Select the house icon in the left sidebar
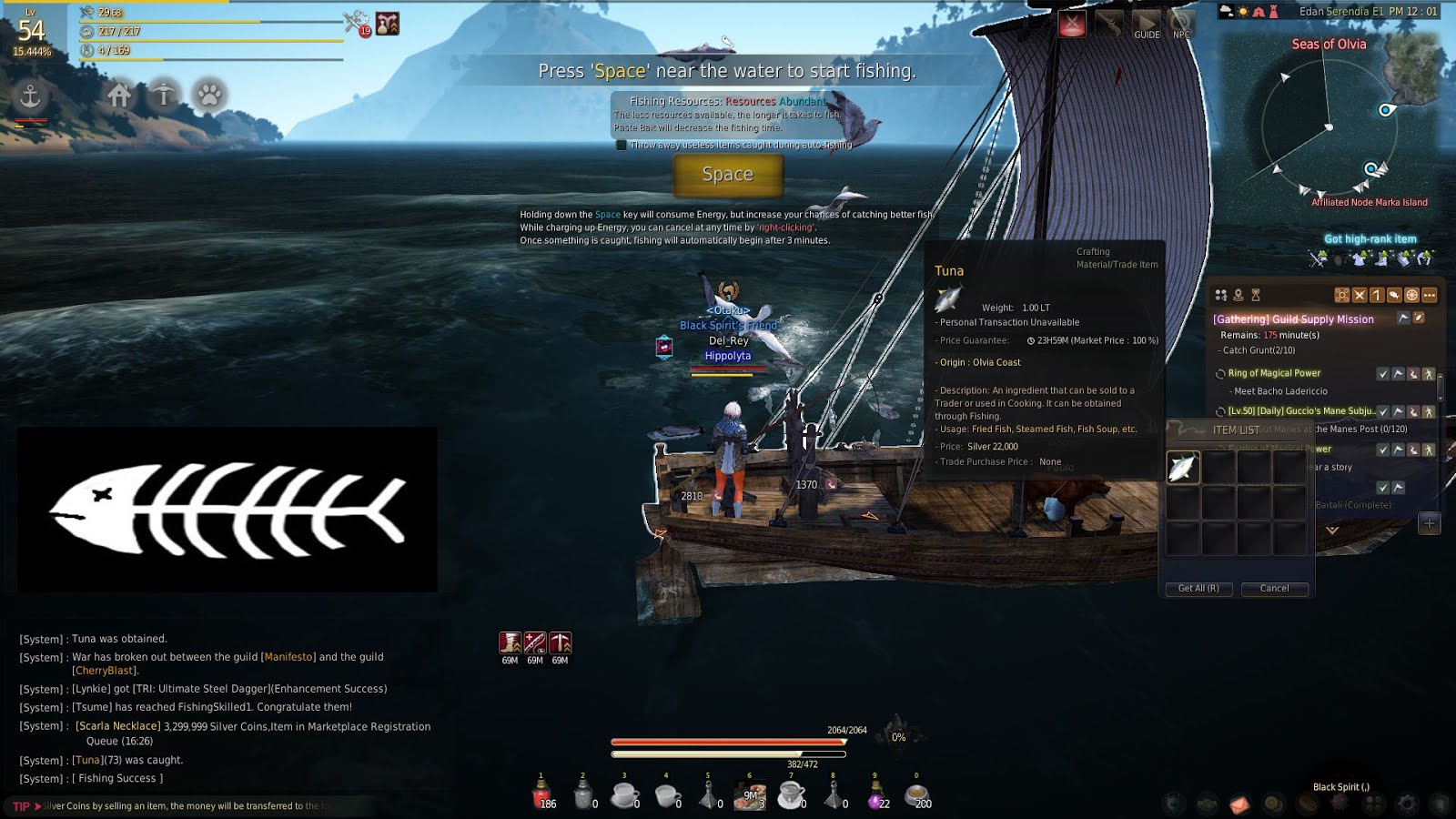Image resolution: width=1456 pixels, height=819 pixels. click(119, 94)
